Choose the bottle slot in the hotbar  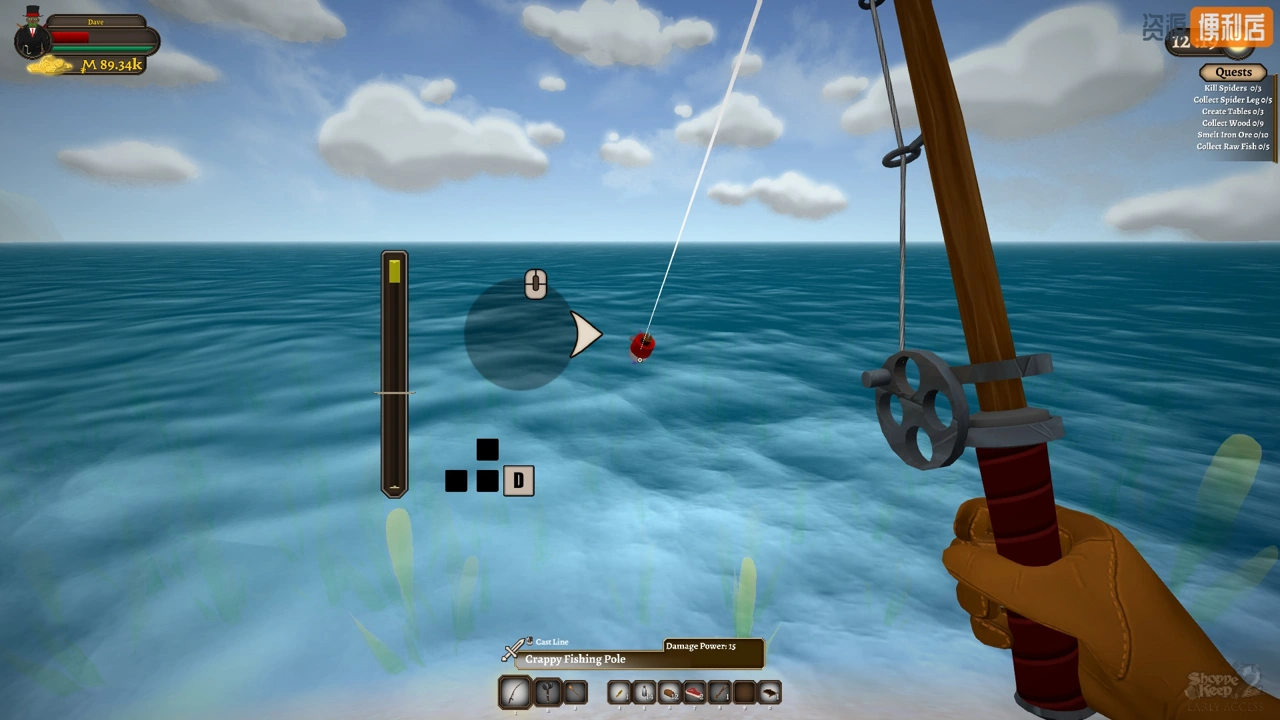[644, 692]
